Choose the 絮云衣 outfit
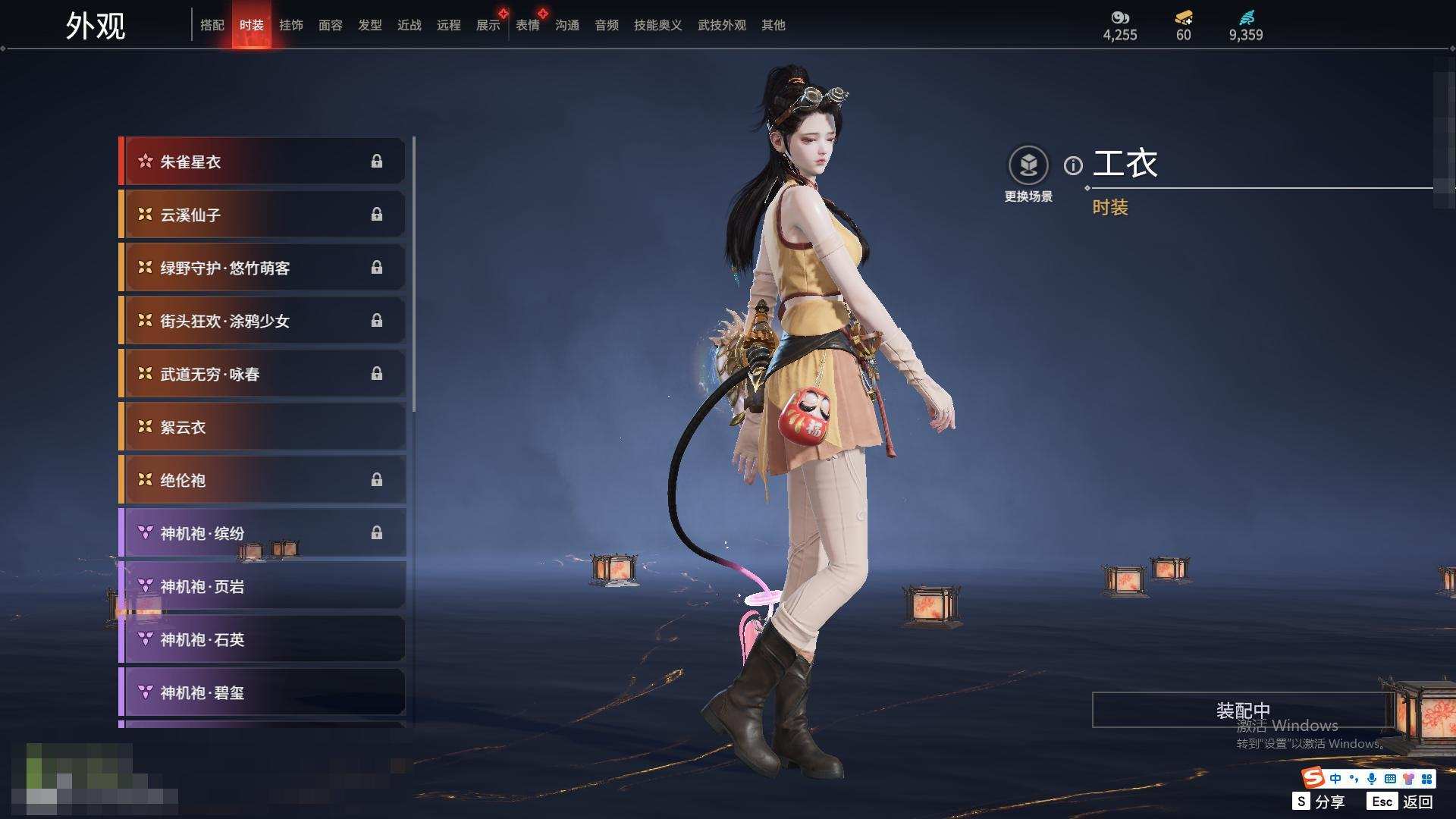 click(262, 427)
